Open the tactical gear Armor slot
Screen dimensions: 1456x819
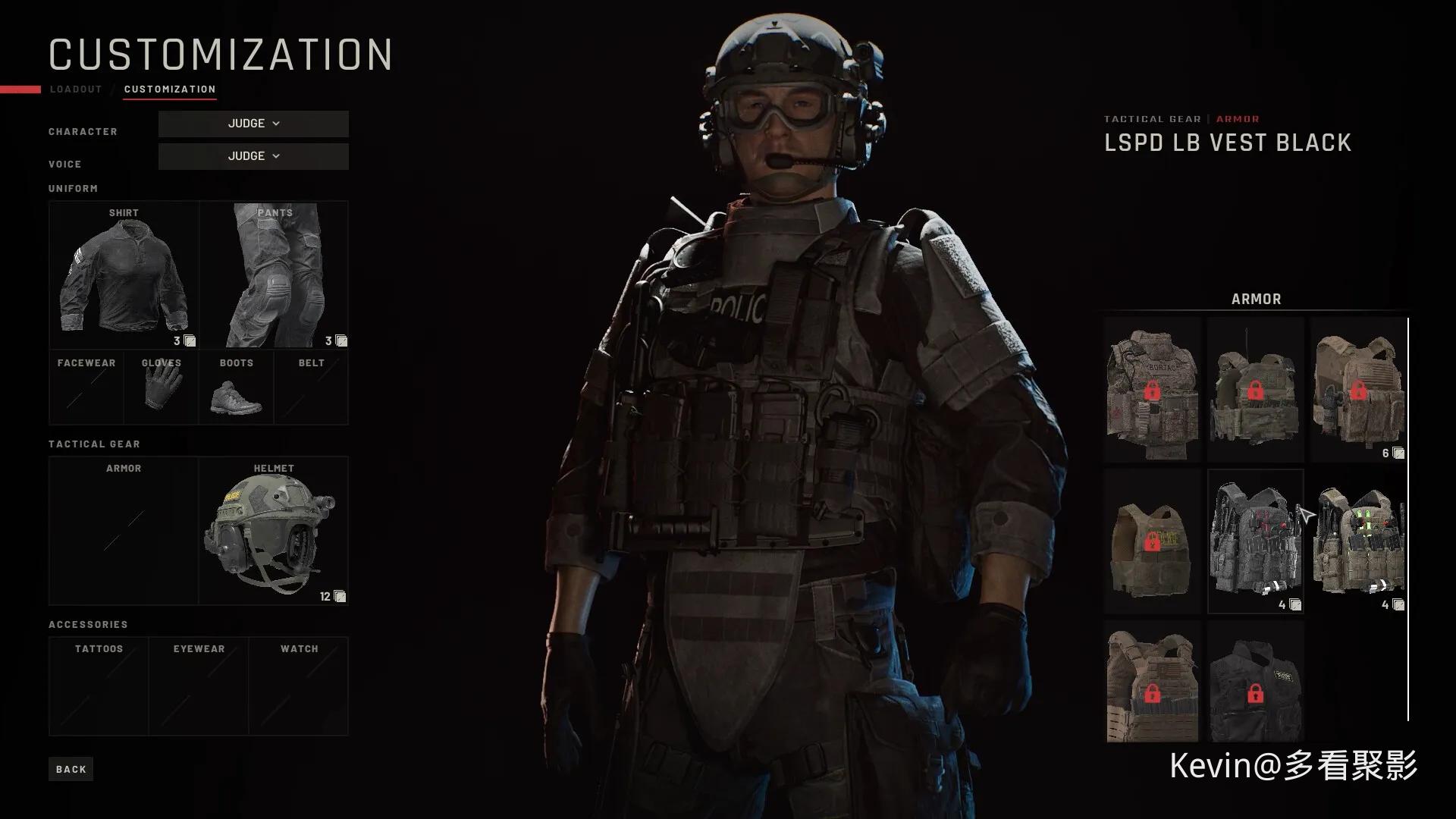click(x=124, y=531)
